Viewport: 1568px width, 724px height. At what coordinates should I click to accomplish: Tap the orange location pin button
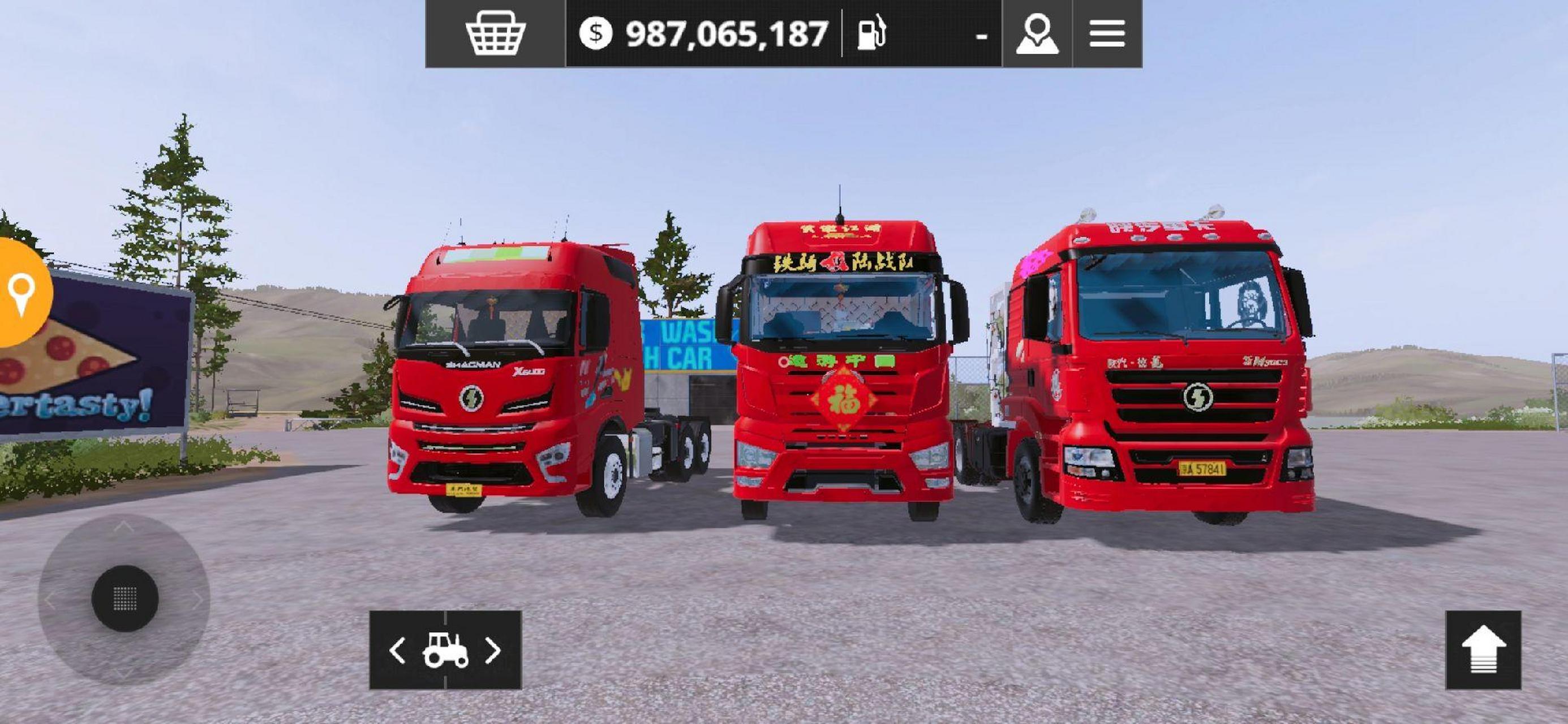click(x=22, y=293)
